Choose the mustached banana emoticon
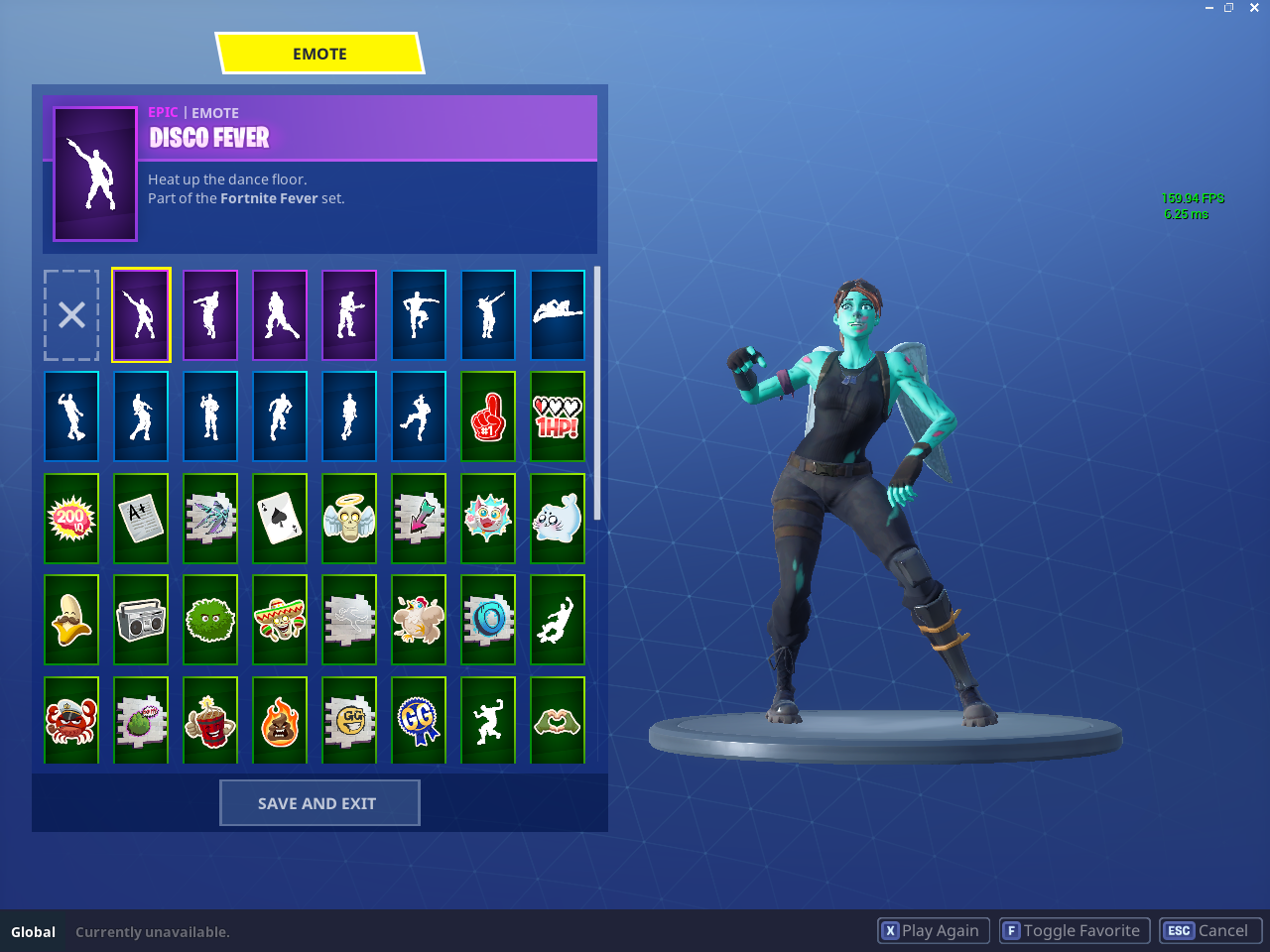Viewport: 1270px width, 952px height. [71, 619]
